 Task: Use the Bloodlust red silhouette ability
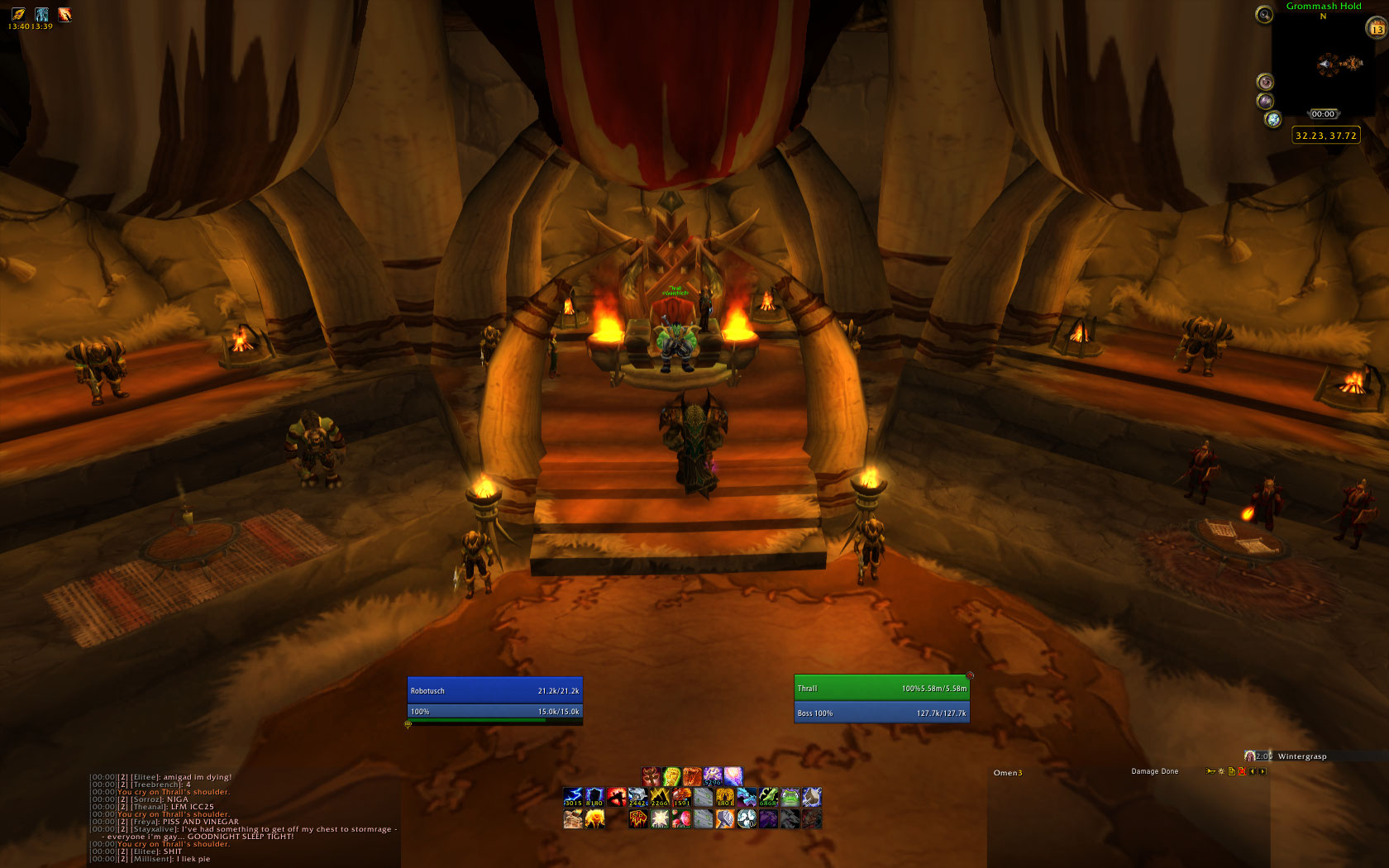click(x=616, y=797)
